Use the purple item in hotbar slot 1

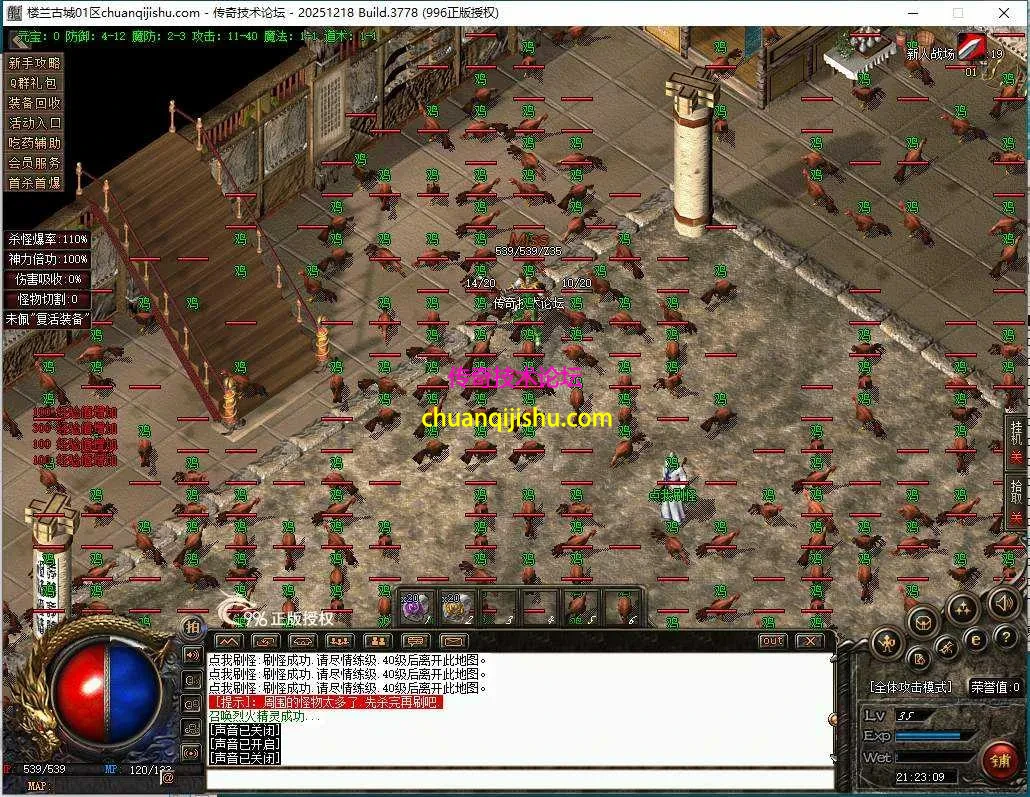tap(414, 607)
